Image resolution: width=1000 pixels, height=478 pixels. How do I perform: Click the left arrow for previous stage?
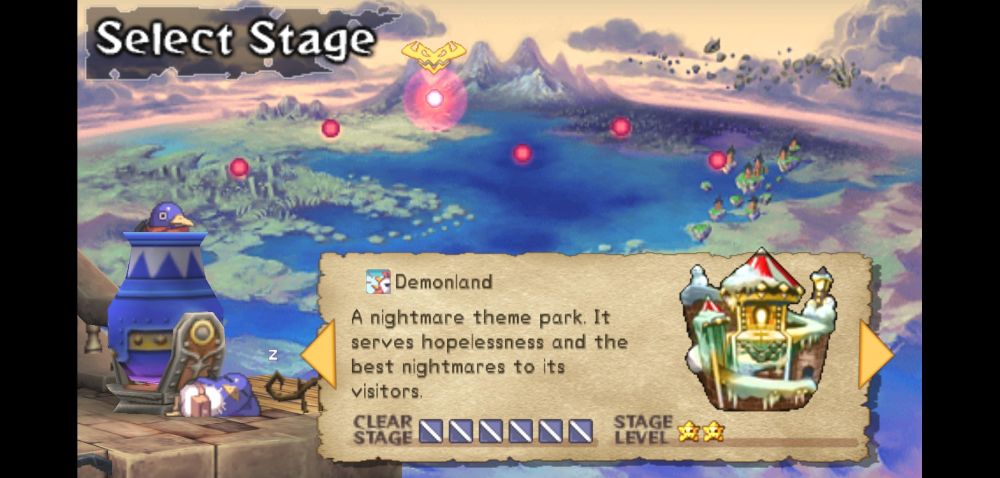pos(319,355)
